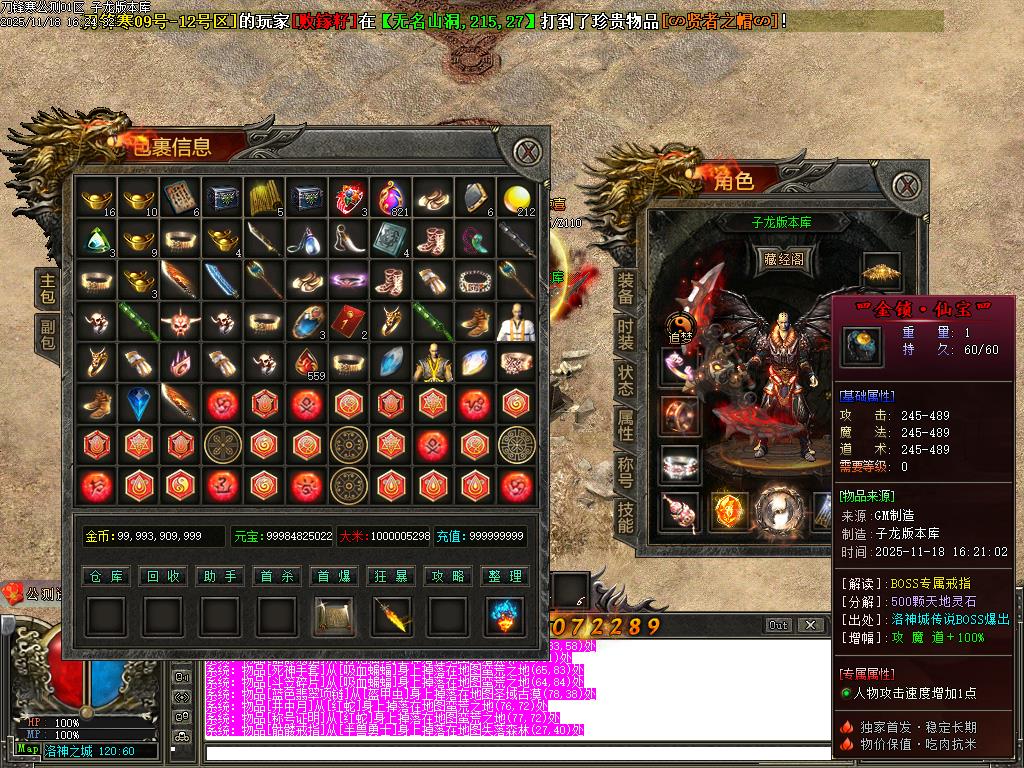Open the 属性 attributes tab
Viewport: 1024px width, 768px height.
click(x=626, y=425)
